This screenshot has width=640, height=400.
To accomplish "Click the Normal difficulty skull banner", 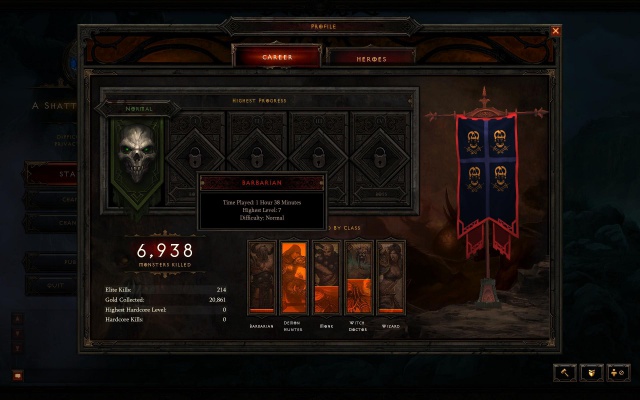I will point(137,155).
